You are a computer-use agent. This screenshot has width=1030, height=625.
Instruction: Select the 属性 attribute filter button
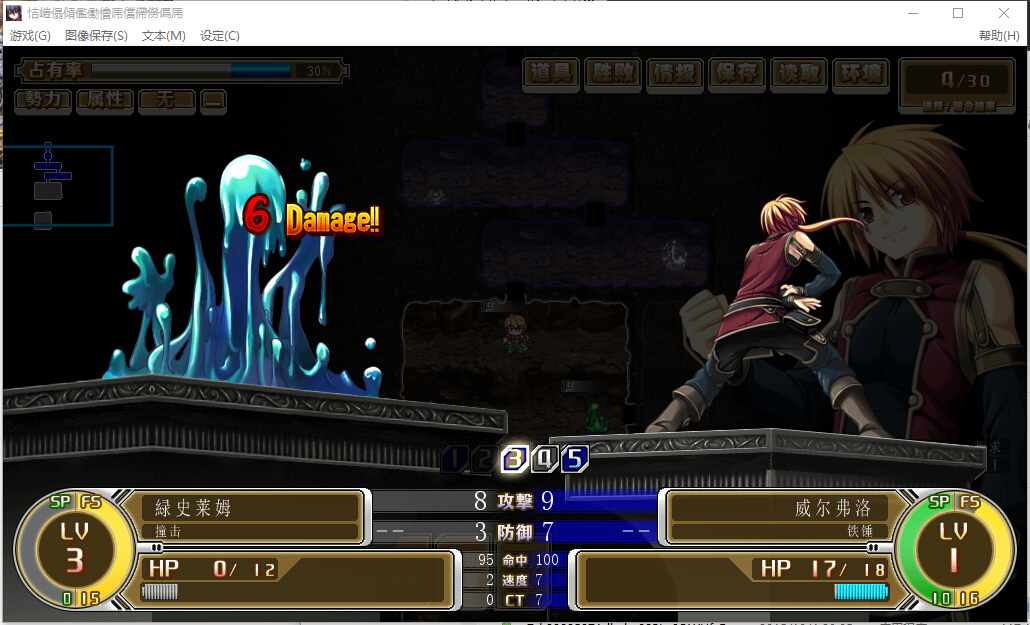(105, 100)
